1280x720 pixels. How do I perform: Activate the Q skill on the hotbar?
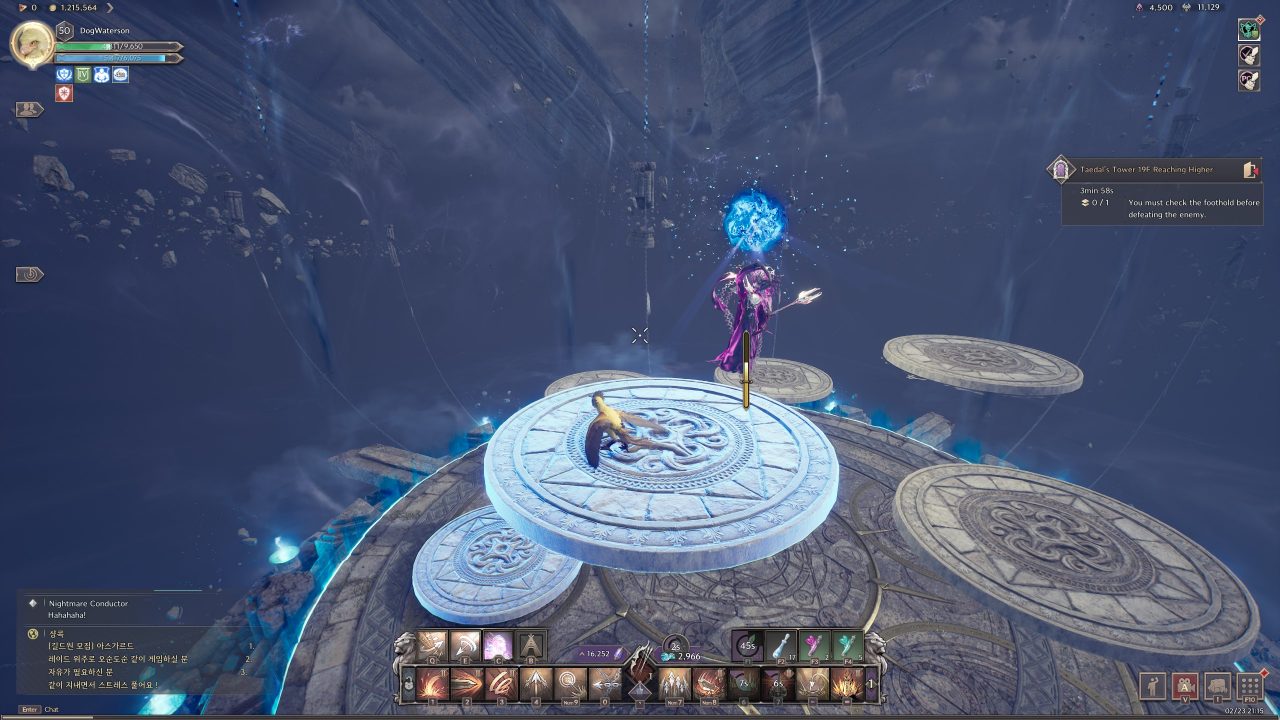(x=431, y=647)
